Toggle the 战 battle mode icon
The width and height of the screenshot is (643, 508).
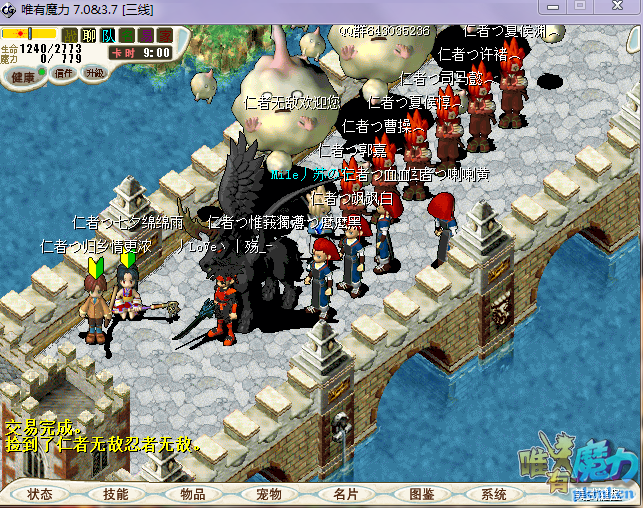click(70, 35)
